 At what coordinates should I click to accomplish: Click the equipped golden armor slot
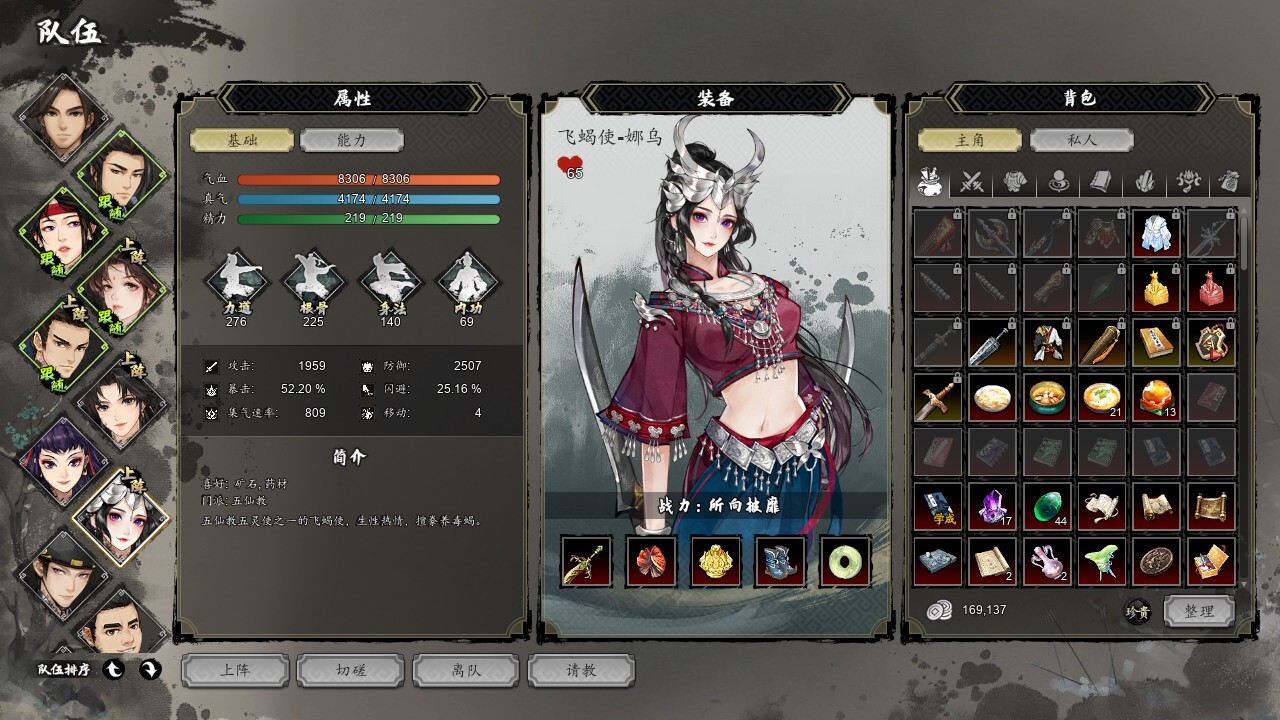pyautogui.click(x=716, y=561)
